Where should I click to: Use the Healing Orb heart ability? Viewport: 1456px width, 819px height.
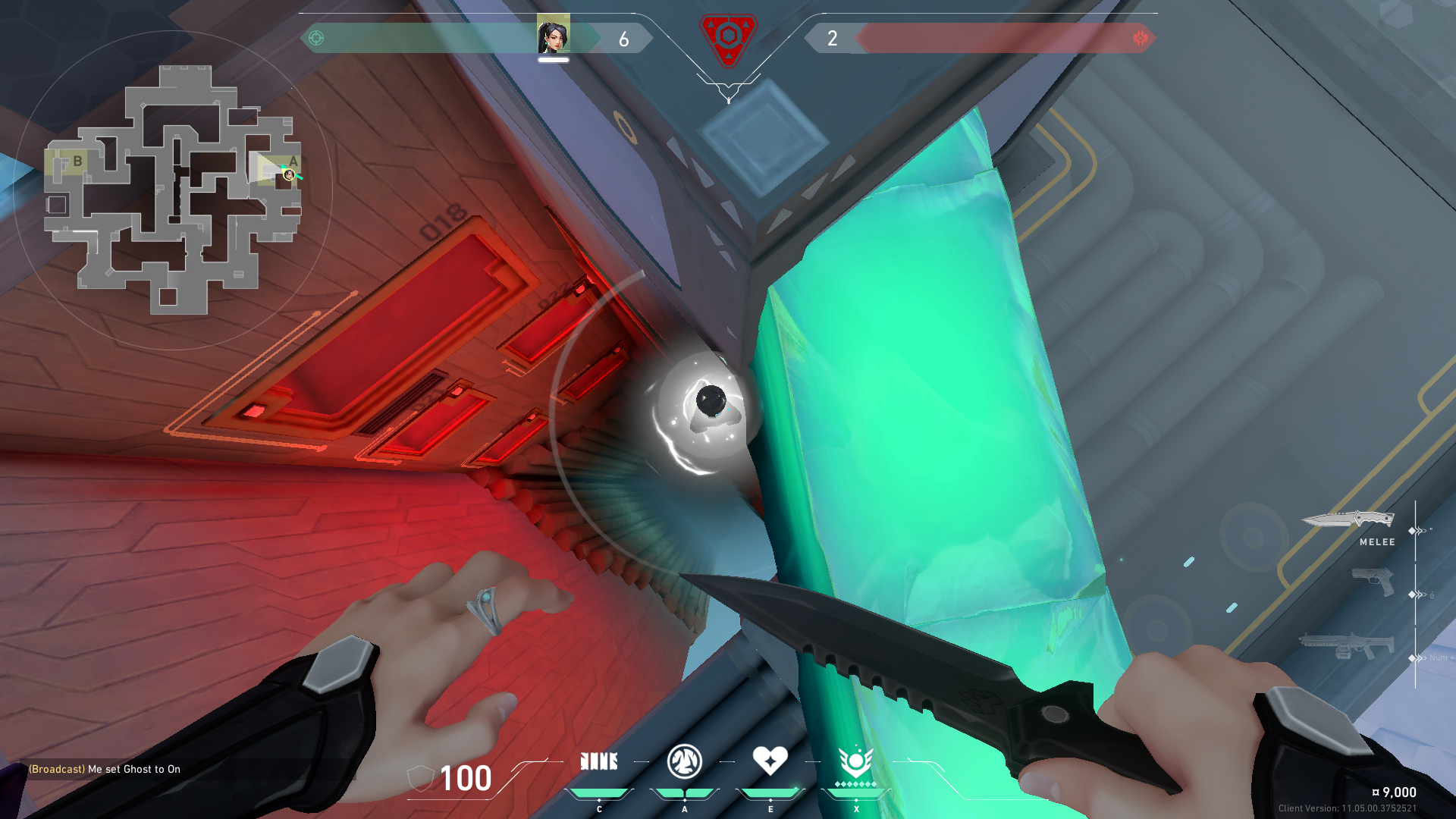[770, 760]
